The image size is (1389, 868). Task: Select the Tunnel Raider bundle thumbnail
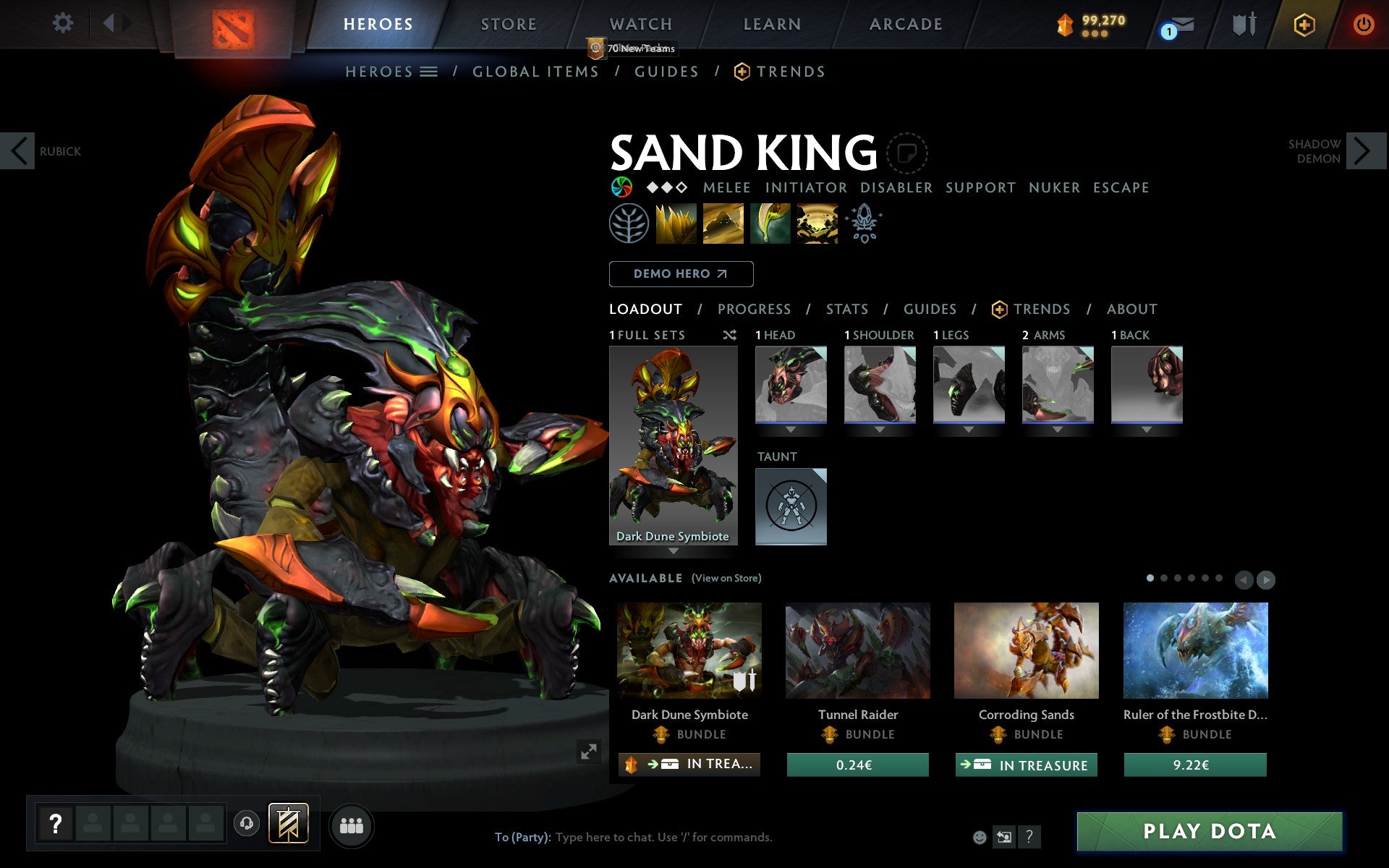pos(857,650)
